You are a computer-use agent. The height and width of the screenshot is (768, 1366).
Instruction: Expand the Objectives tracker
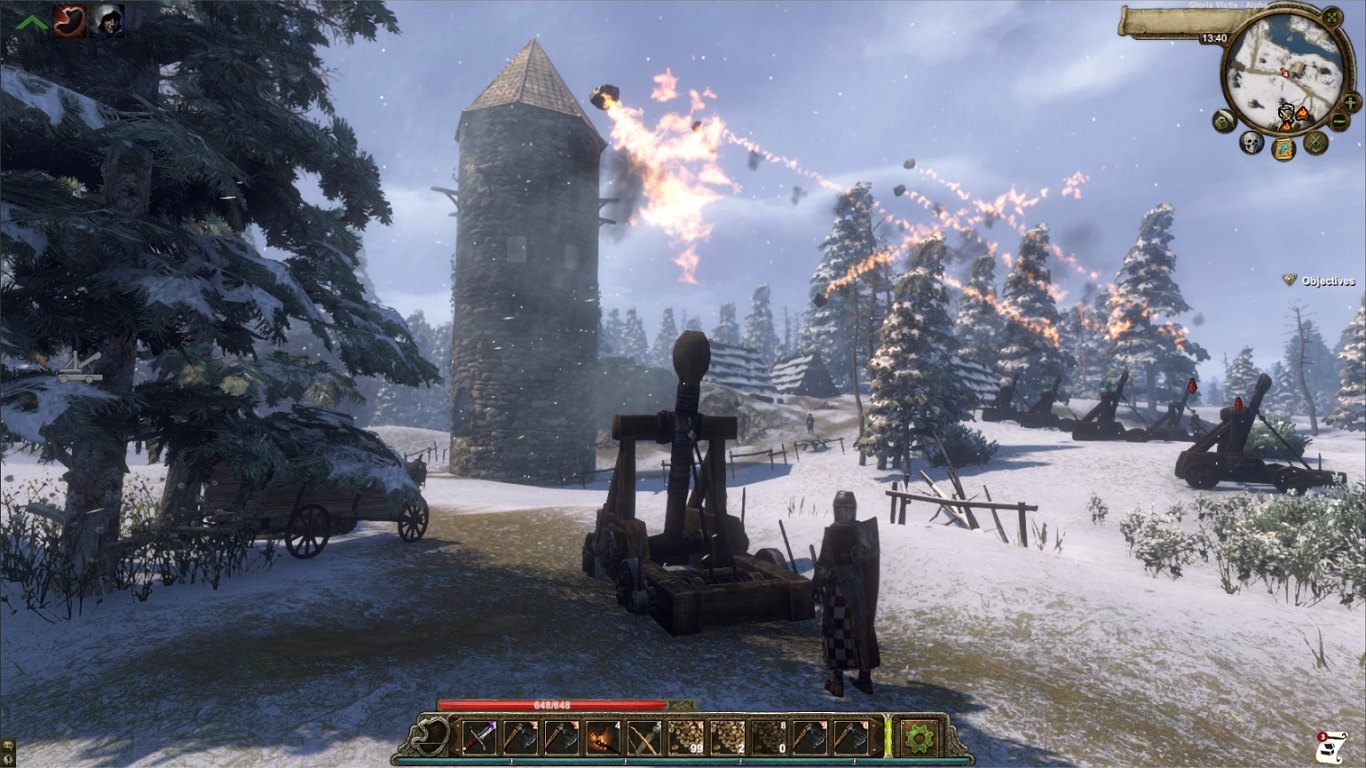(x=1319, y=281)
